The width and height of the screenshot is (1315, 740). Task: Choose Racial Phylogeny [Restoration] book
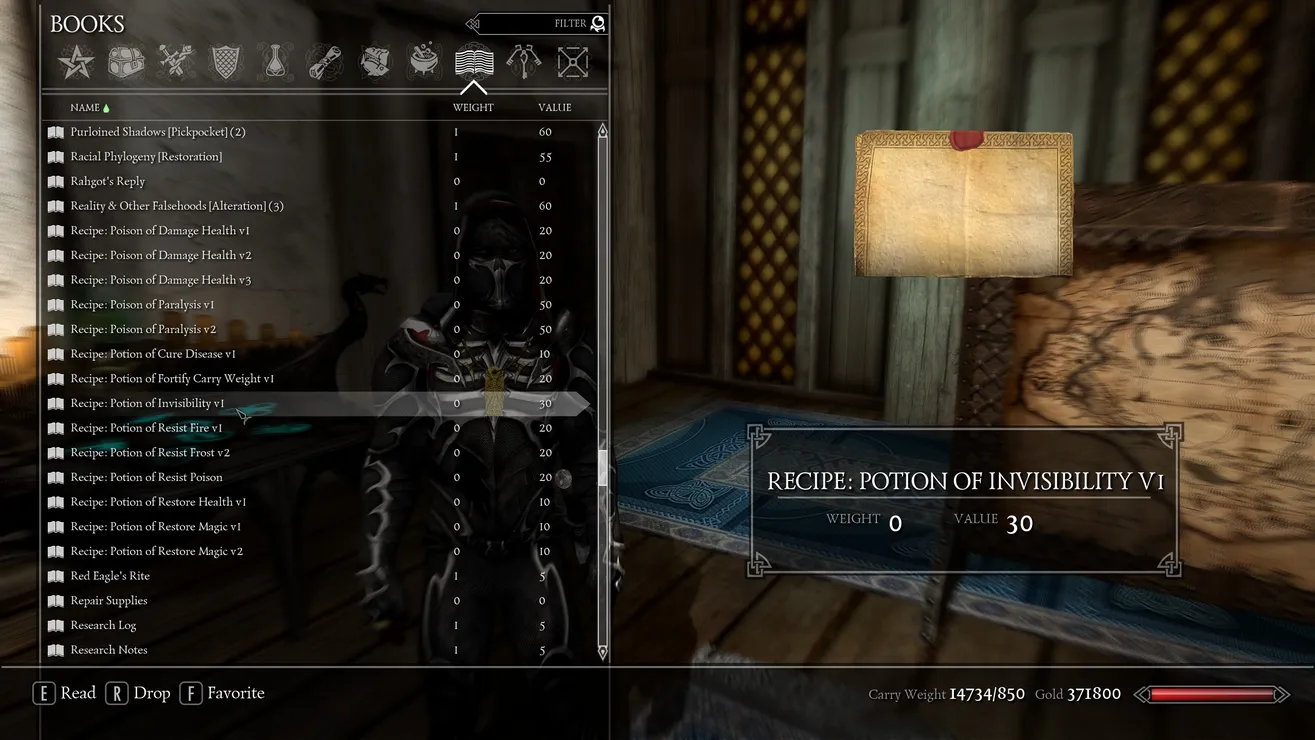point(146,157)
